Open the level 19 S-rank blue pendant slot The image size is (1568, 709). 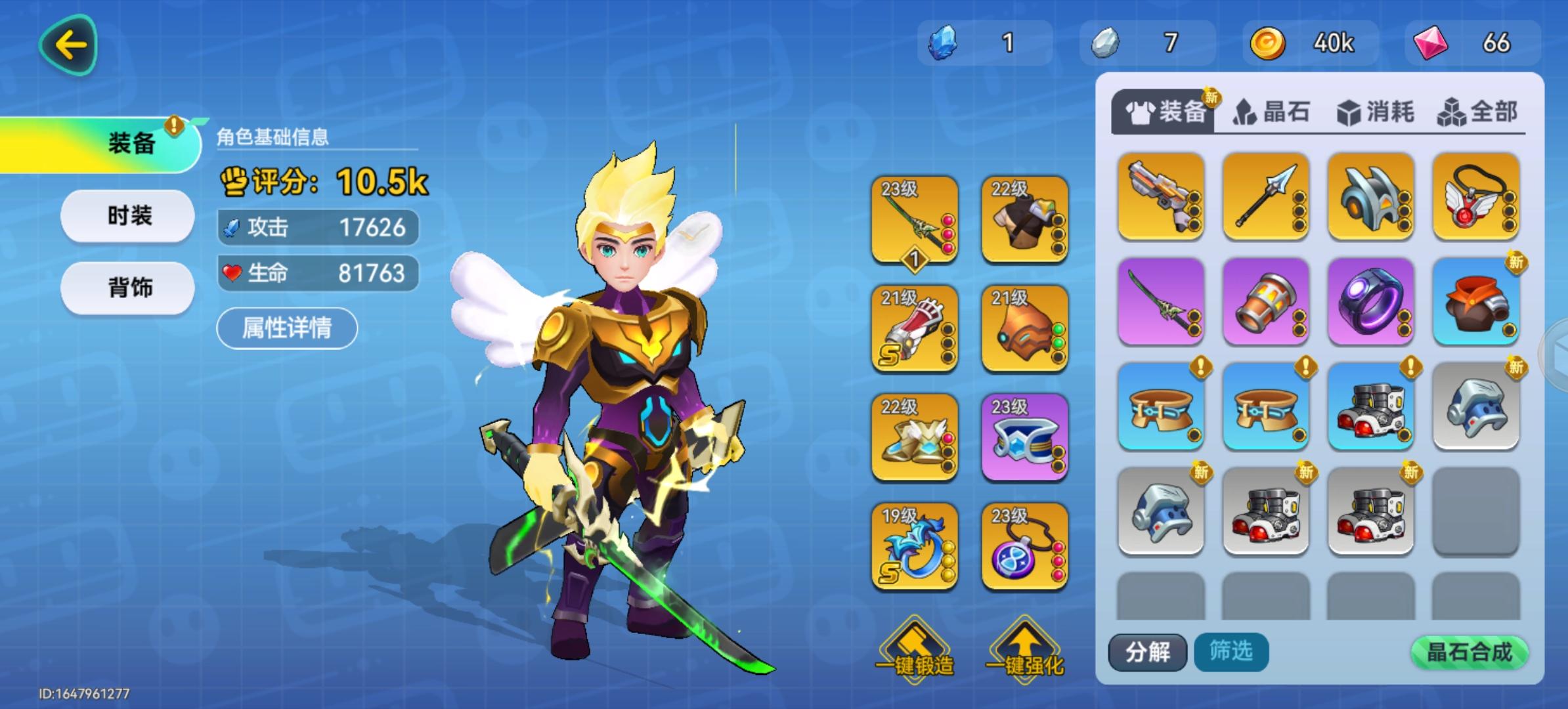pos(913,548)
